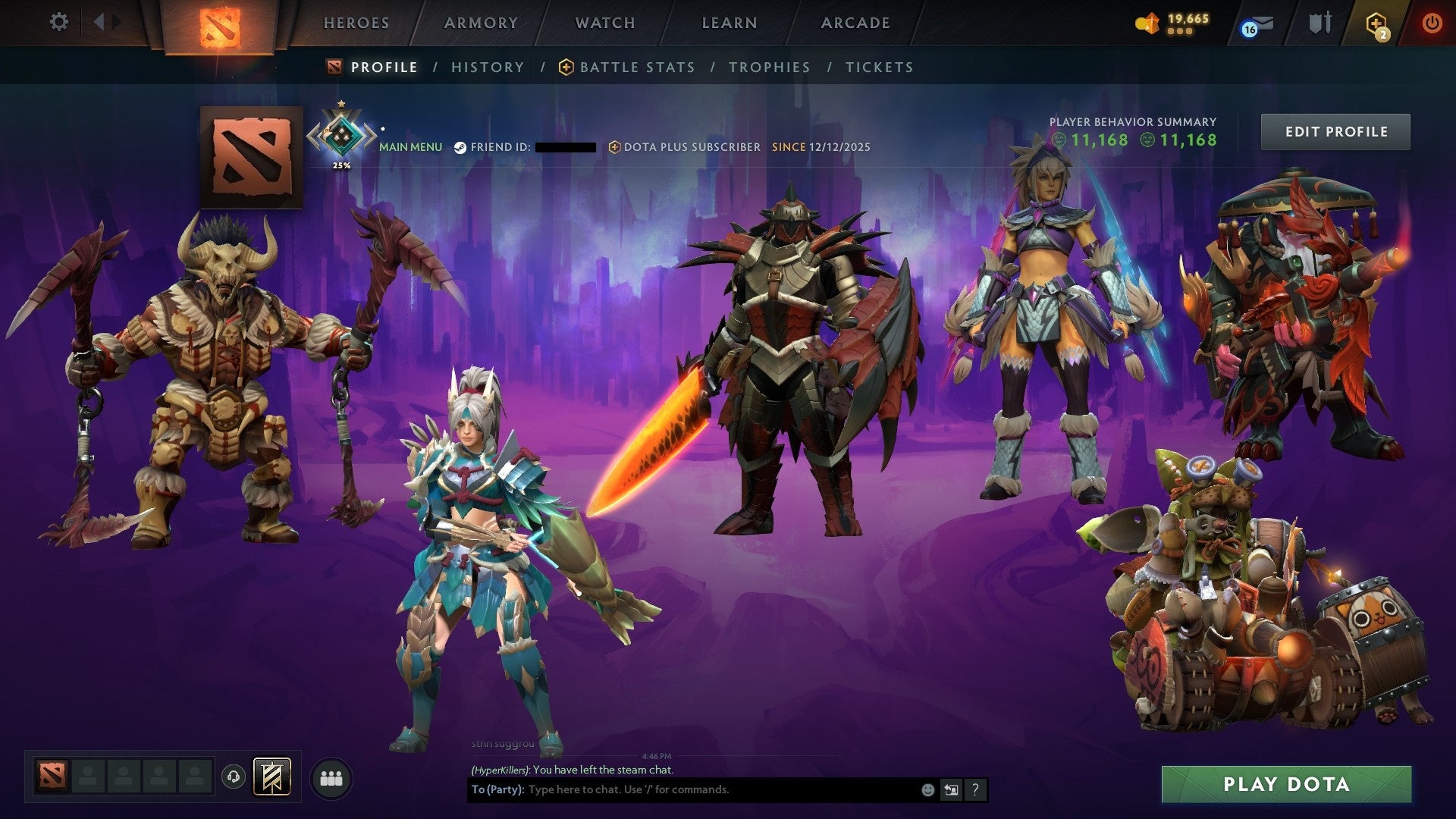Open the TROPHIES tab
Image resolution: width=1456 pixels, height=819 pixels.
tap(769, 67)
